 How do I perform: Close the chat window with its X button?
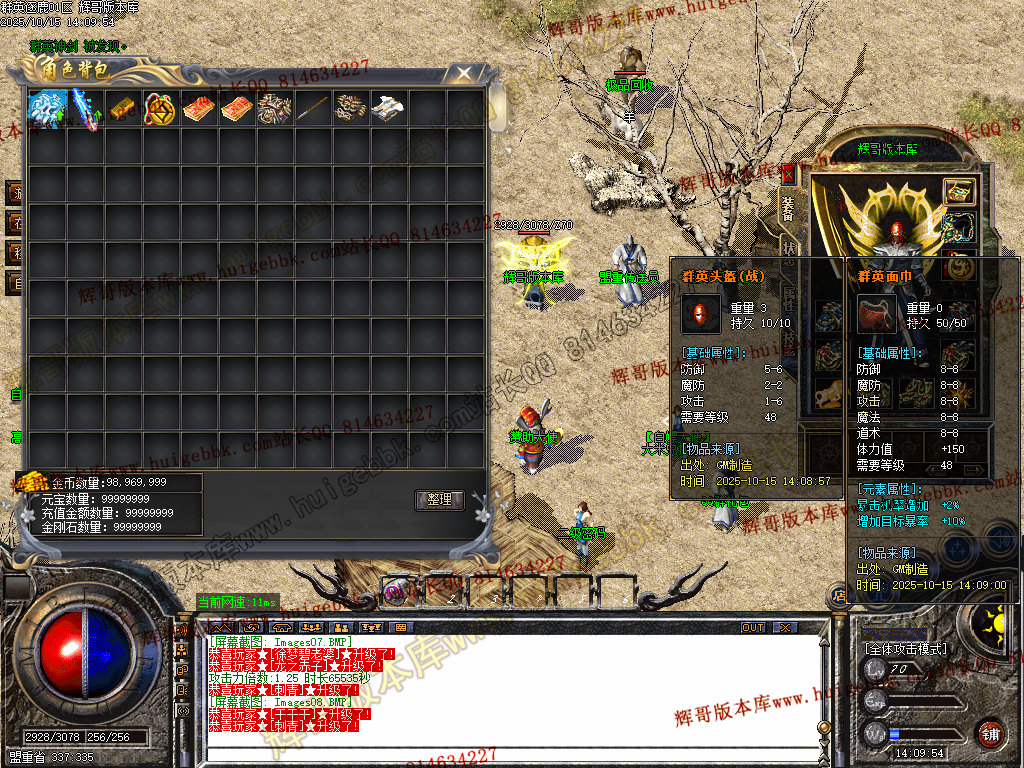(x=785, y=628)
